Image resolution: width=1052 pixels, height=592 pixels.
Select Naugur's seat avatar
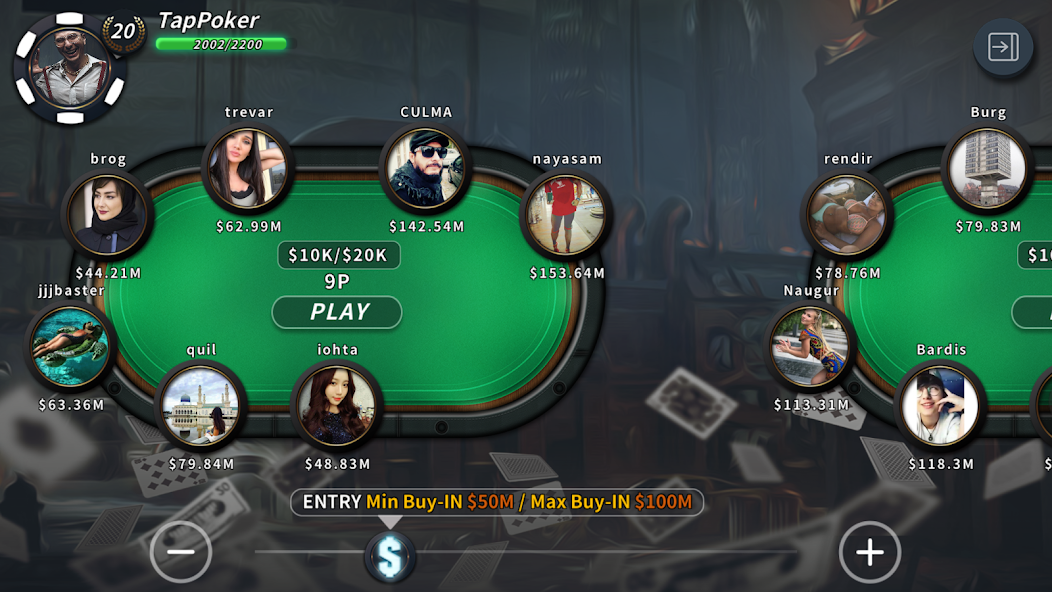[811, 346]
